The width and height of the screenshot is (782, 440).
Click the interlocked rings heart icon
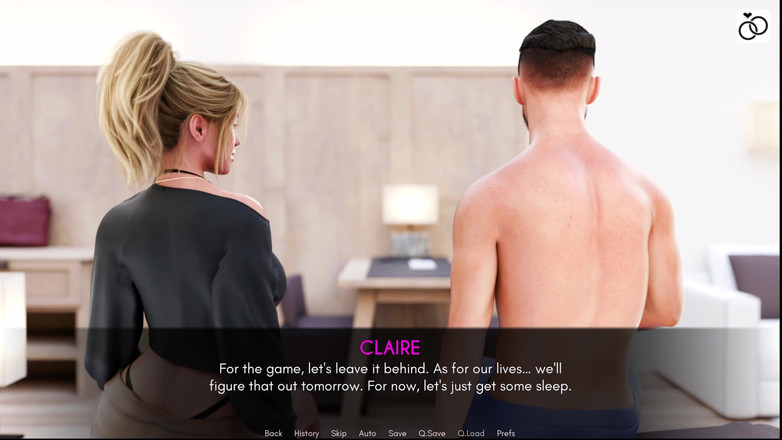pos(753,26)
